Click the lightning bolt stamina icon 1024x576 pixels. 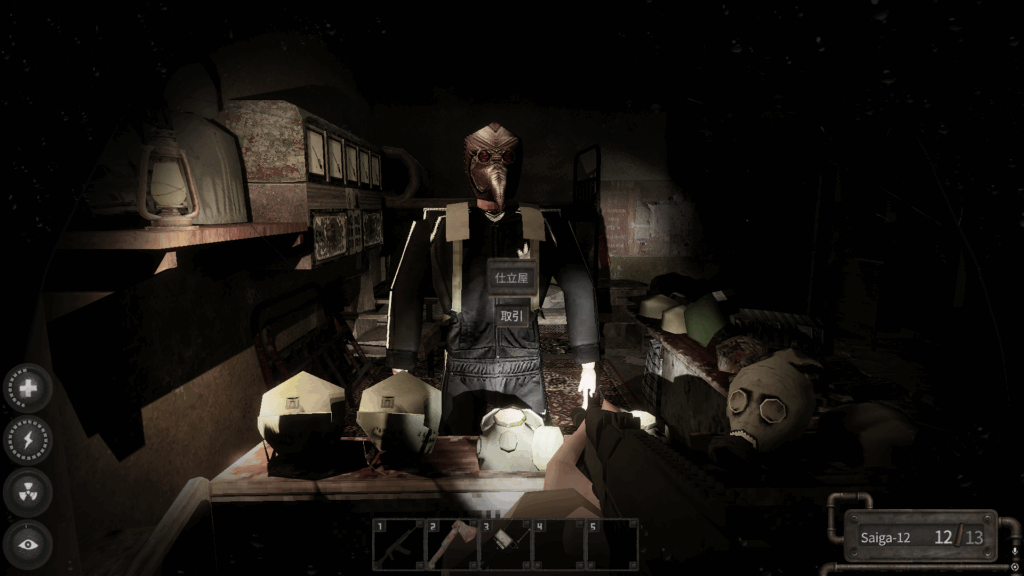pyautogui.click(x=28, y=440)
